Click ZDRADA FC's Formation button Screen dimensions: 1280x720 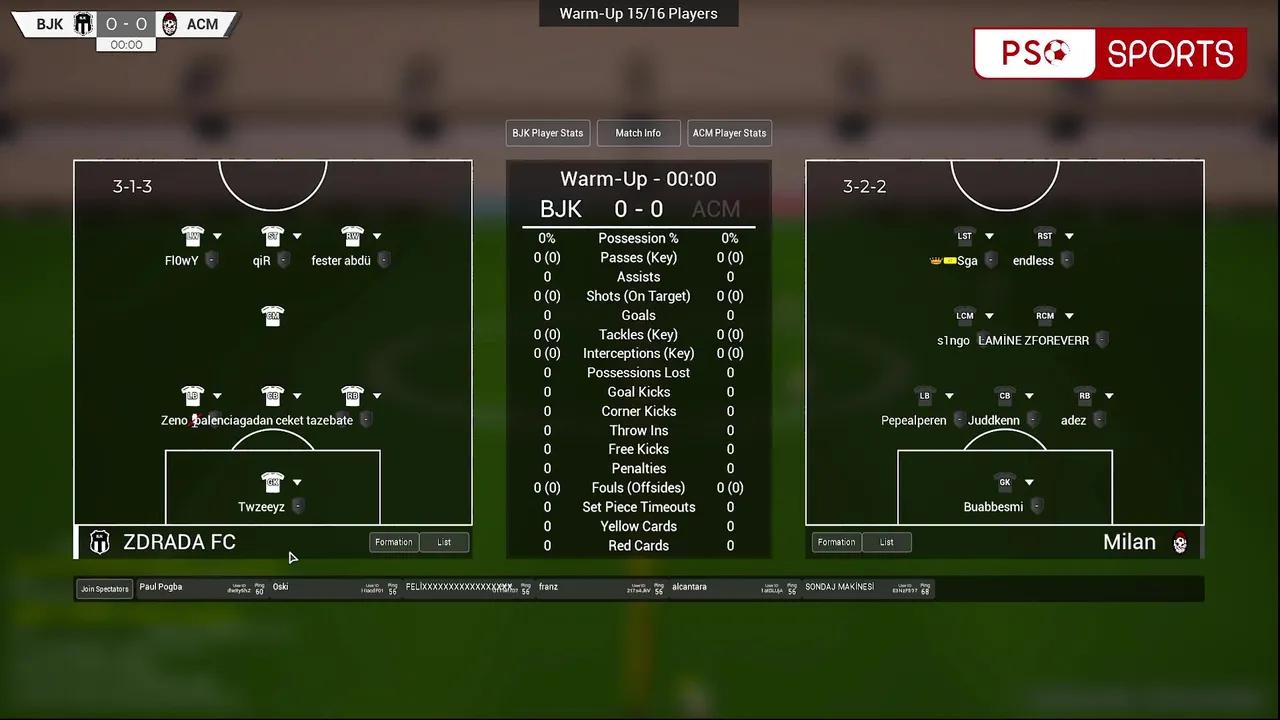(394, 542)
